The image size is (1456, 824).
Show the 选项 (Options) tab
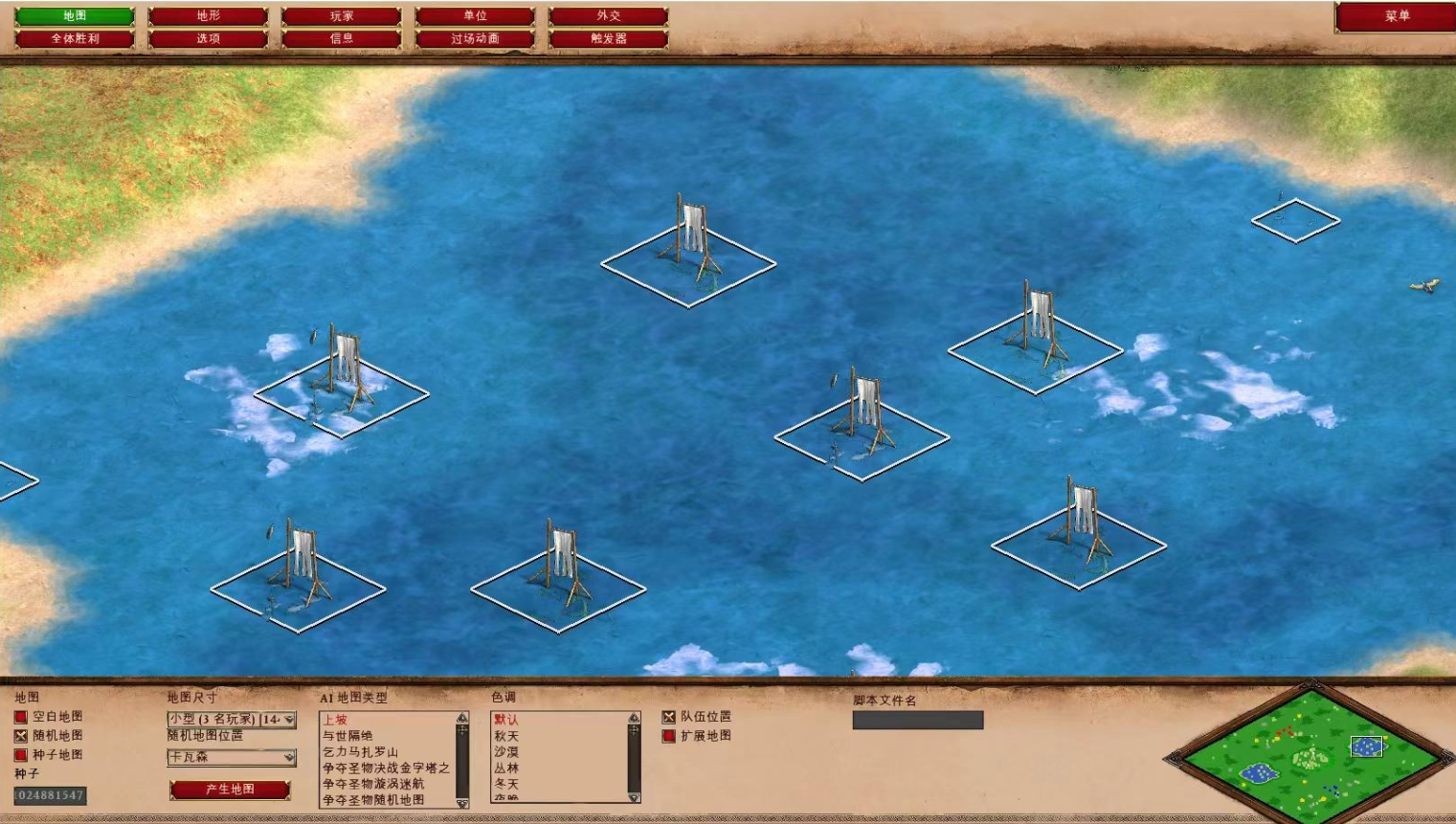pyautogui.click(x=208, y=39)
